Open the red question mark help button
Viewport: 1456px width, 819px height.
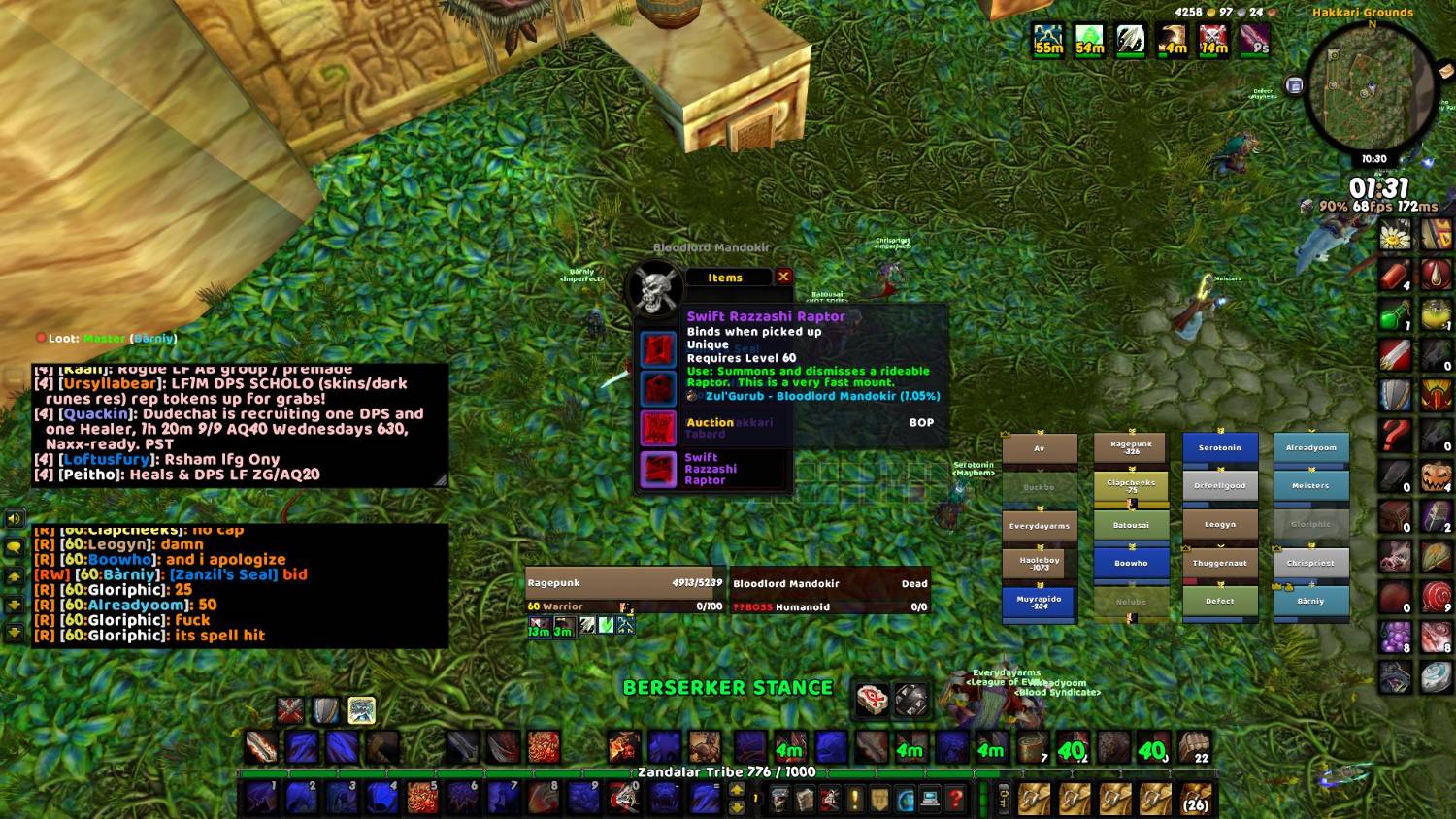[956, 800]
